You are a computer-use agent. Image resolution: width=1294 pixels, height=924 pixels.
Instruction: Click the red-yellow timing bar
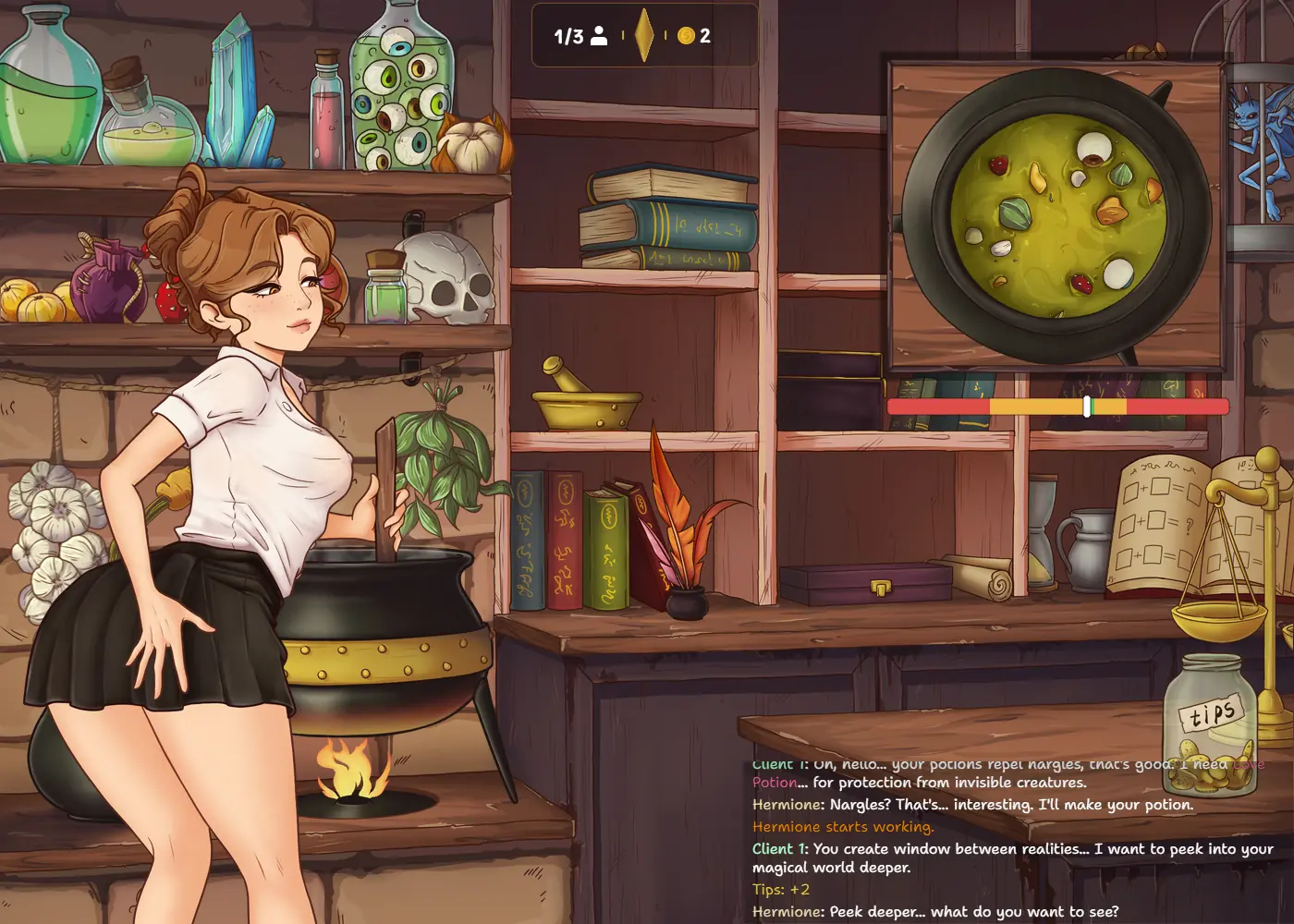[x=1057, y=407]
